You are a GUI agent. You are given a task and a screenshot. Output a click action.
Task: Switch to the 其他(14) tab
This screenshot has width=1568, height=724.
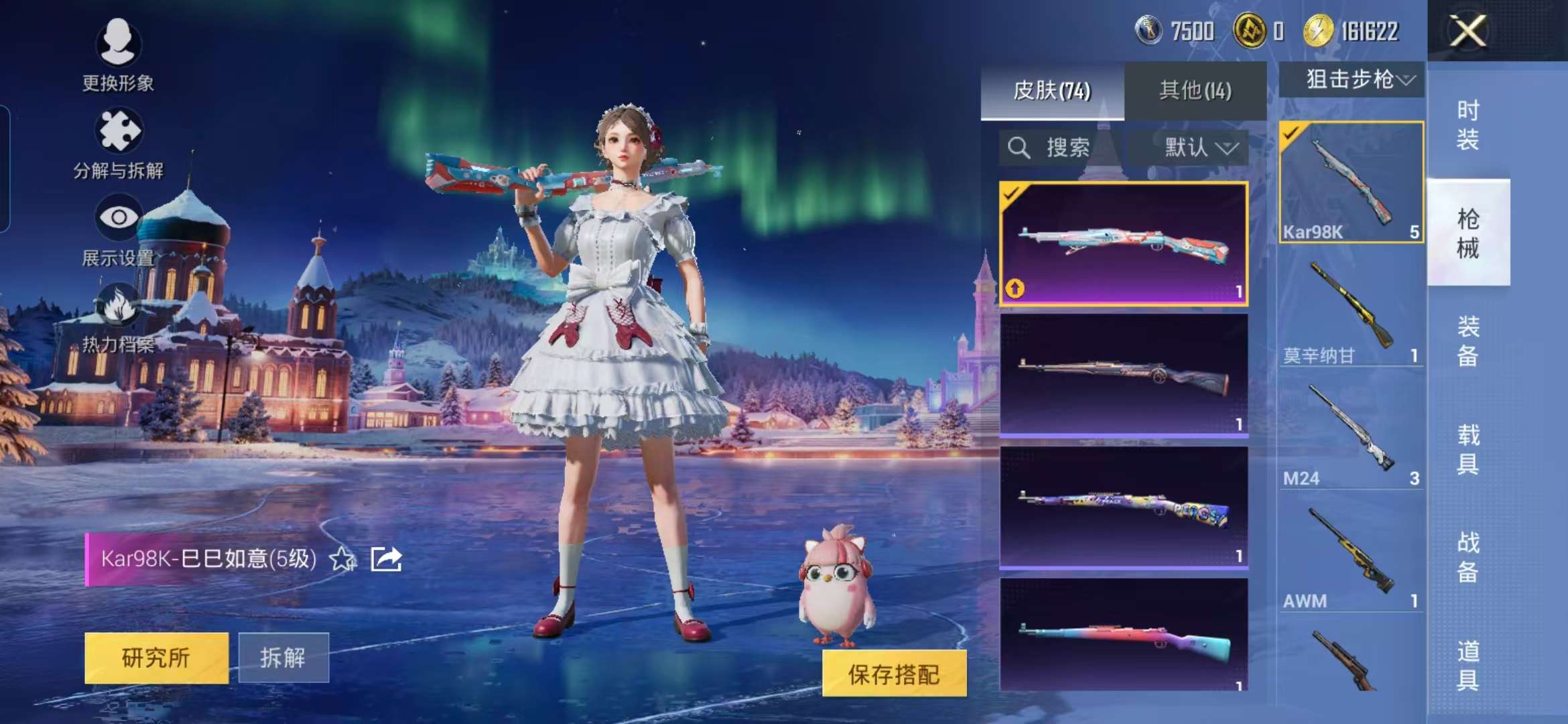(1194, 89)
